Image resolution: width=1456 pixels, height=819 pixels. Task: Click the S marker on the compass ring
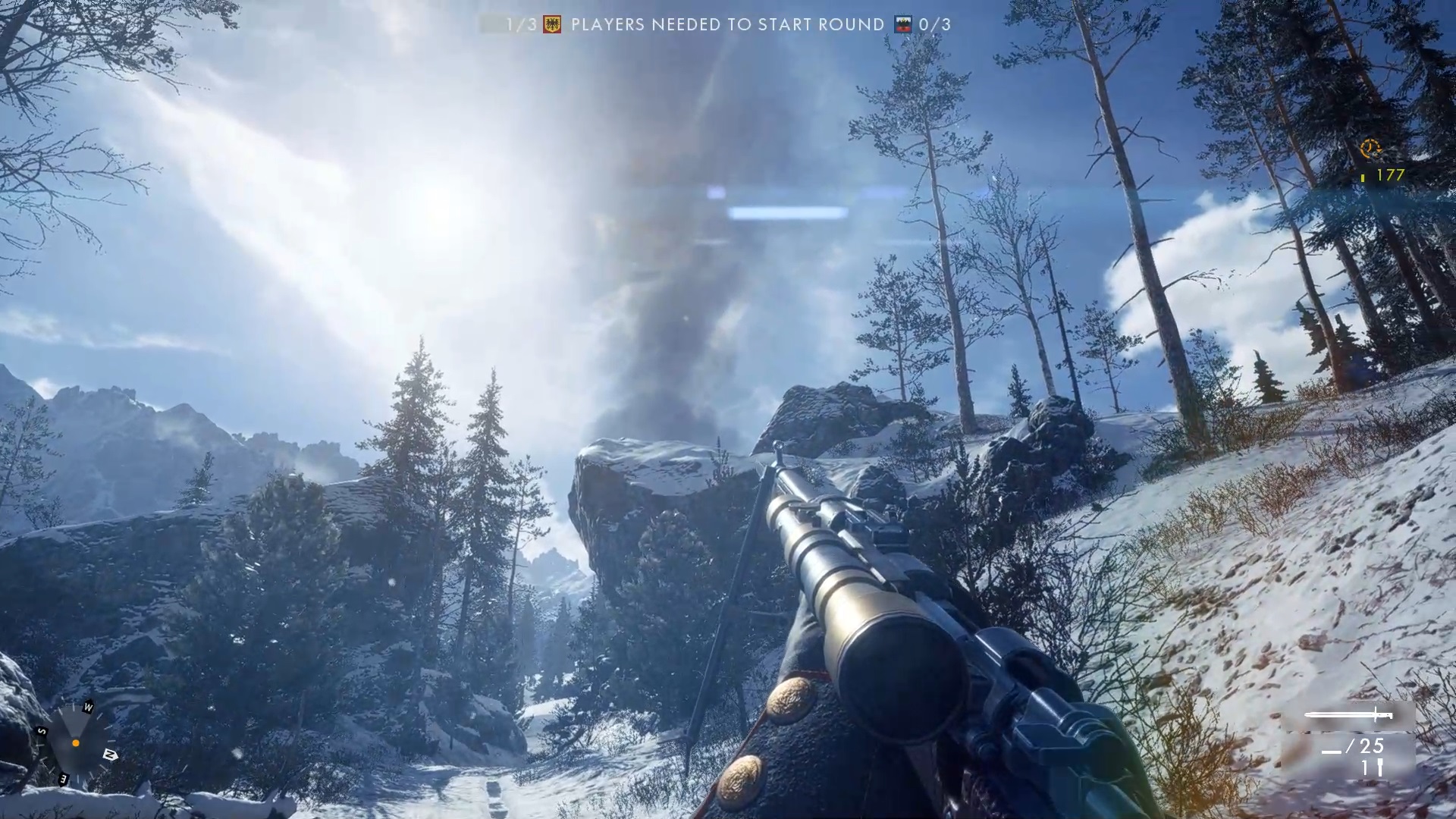(x=41, y=730)
